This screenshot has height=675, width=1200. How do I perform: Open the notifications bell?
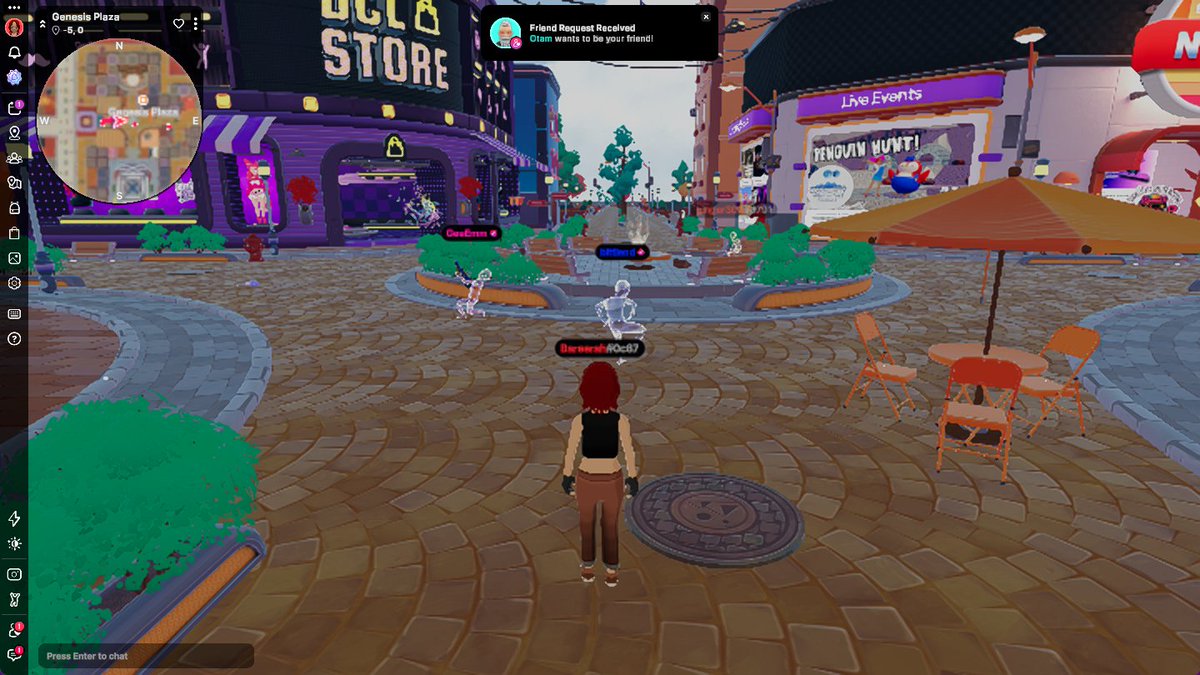[x=14, y=53]
